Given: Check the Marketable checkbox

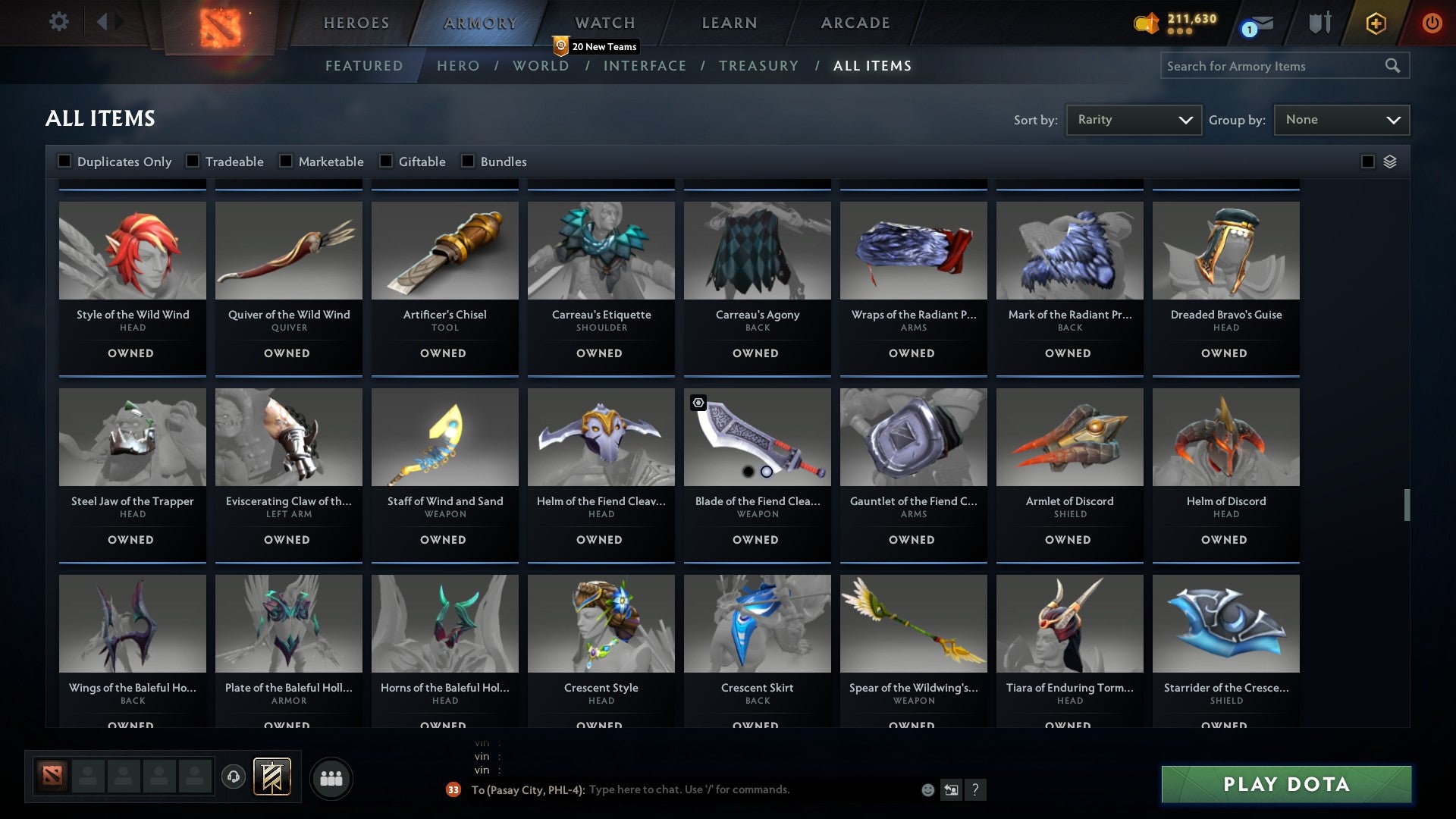Looking at the screenshot, I should (285, 162).
